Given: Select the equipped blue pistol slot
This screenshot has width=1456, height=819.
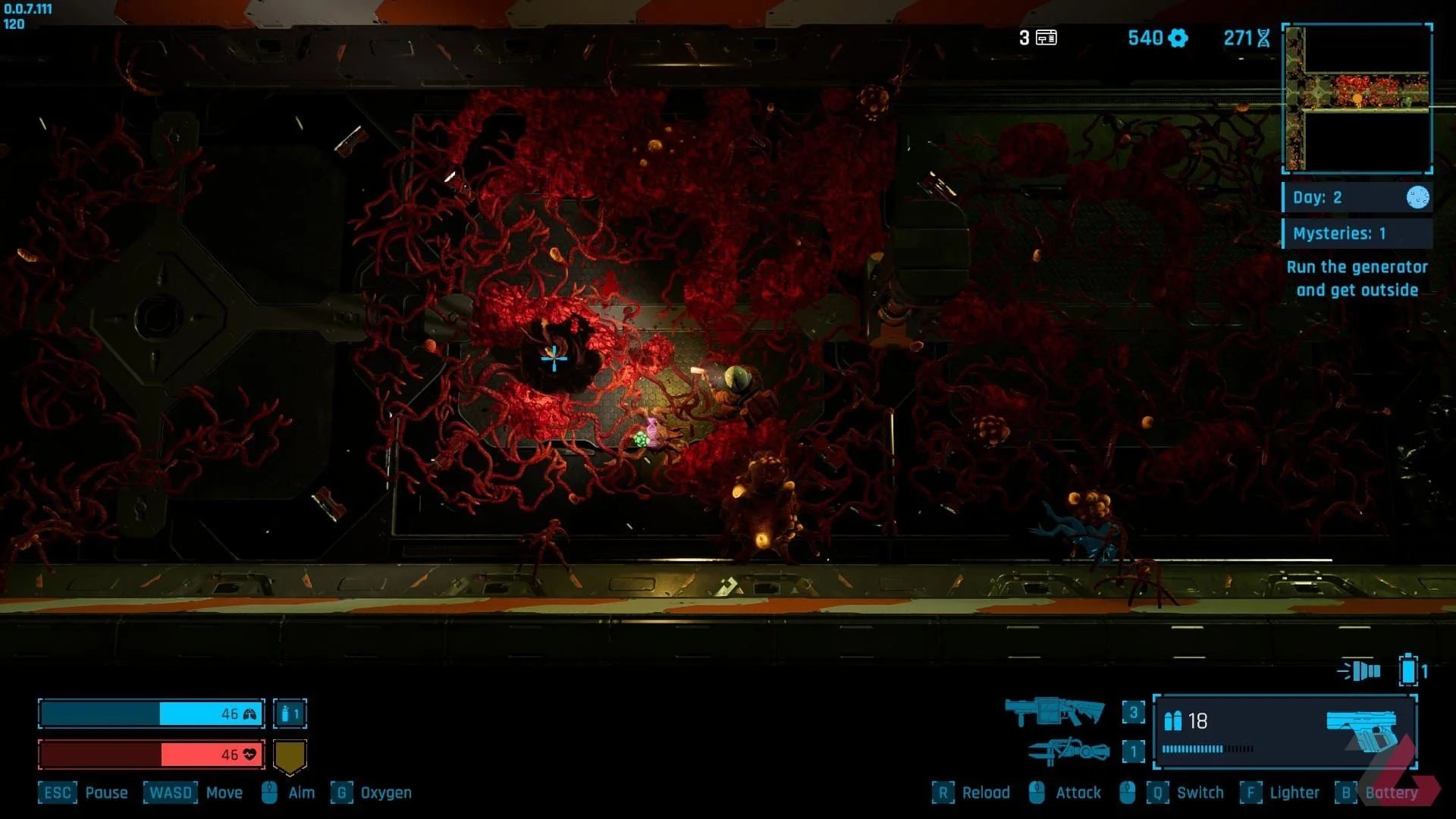Looking at the screenshot, I should pos(1285,732).
